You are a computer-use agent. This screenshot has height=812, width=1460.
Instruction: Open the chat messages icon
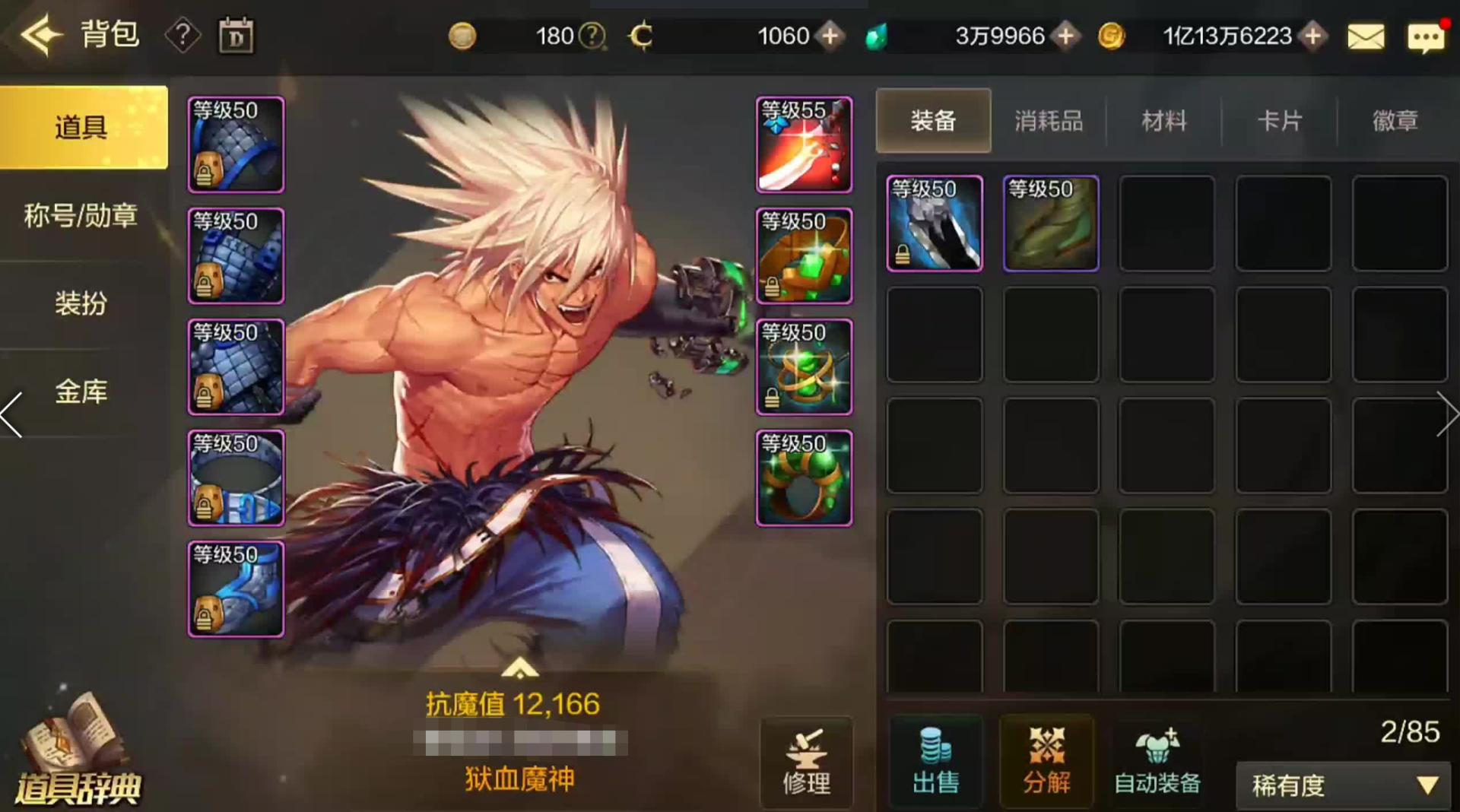click(x=1427, y=35)
